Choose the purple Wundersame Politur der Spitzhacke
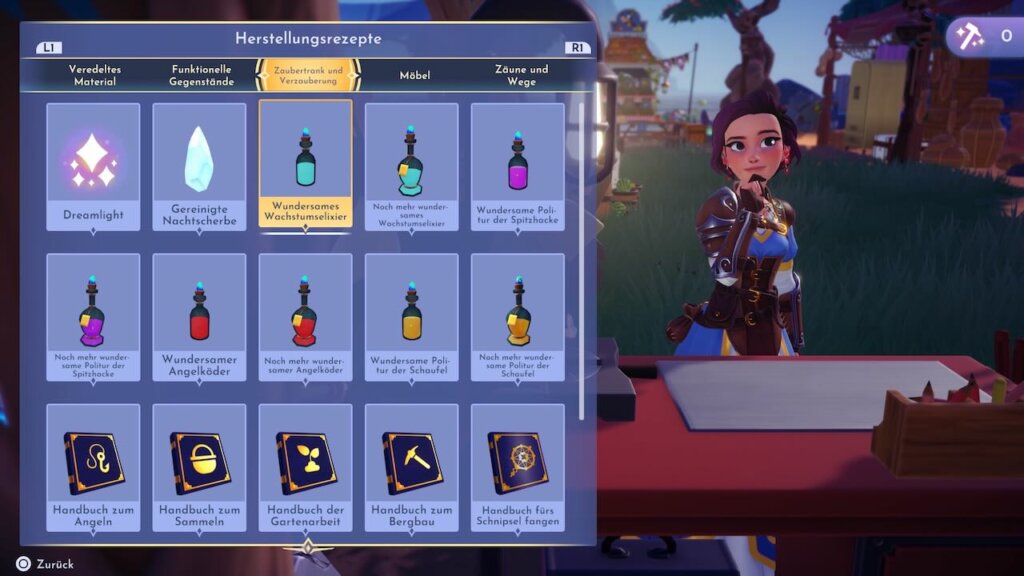This screenshot has width=1024, height=576. point(517,166)
